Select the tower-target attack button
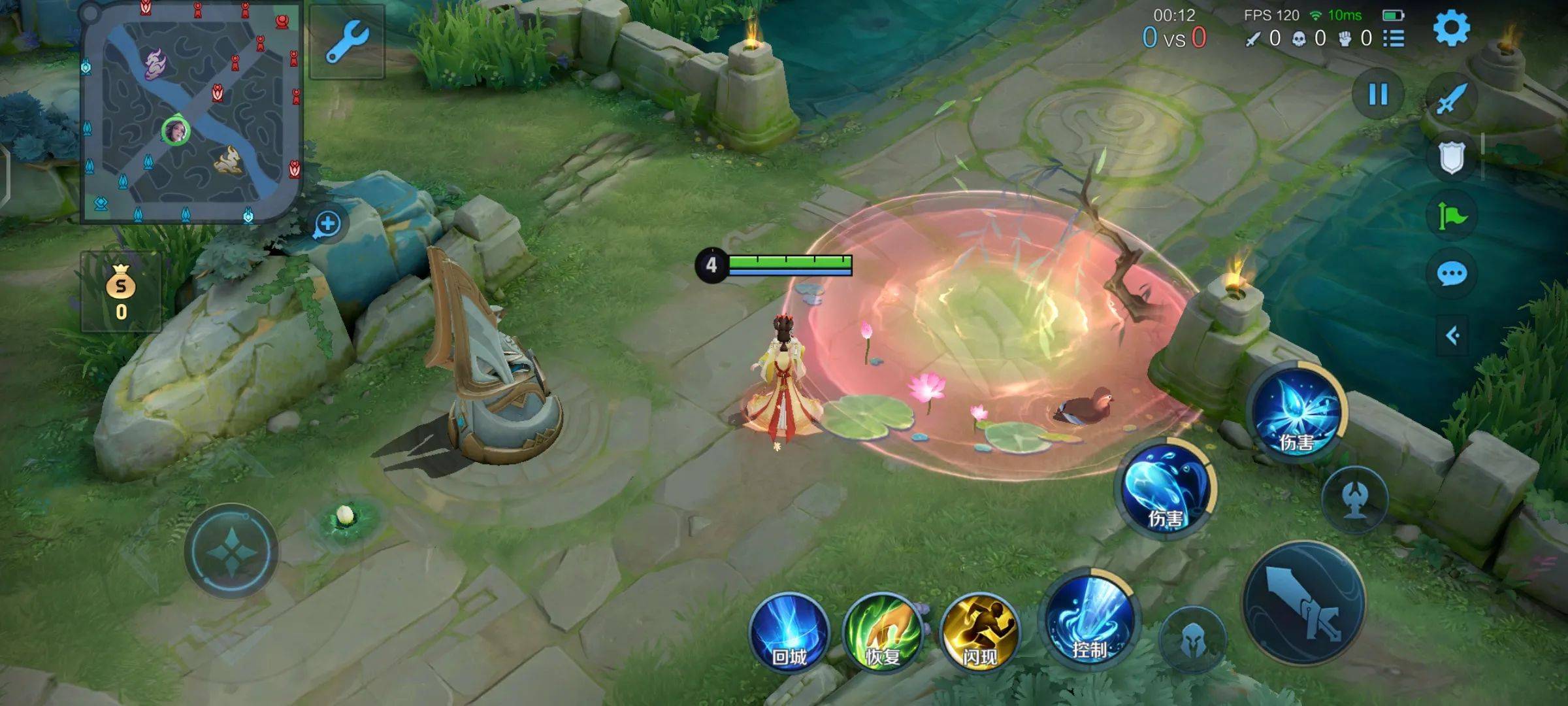This screenshot has height=706, width=1568. click(x=1355, y=500)
